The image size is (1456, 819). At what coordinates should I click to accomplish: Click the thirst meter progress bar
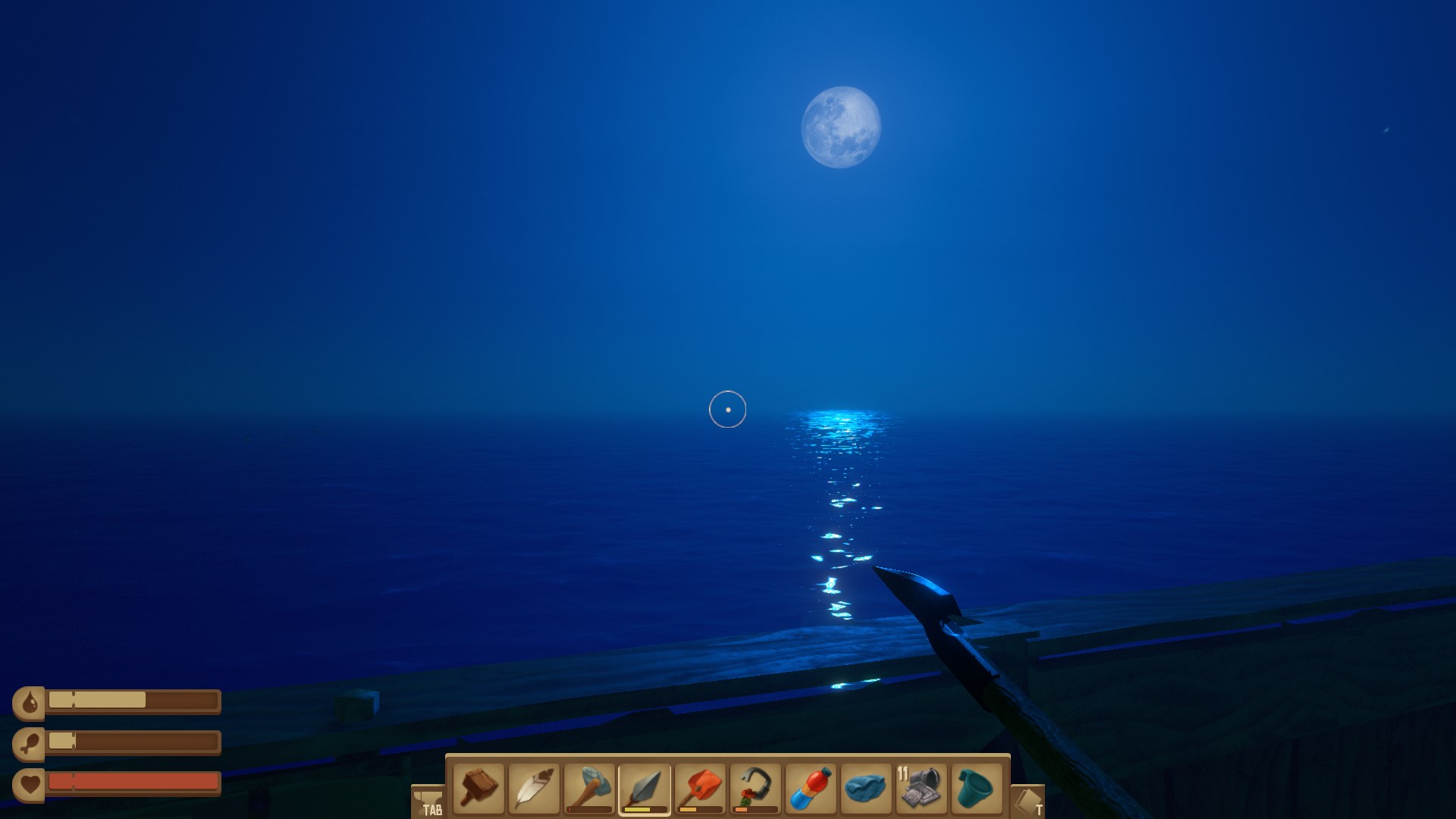pos(133,701)
